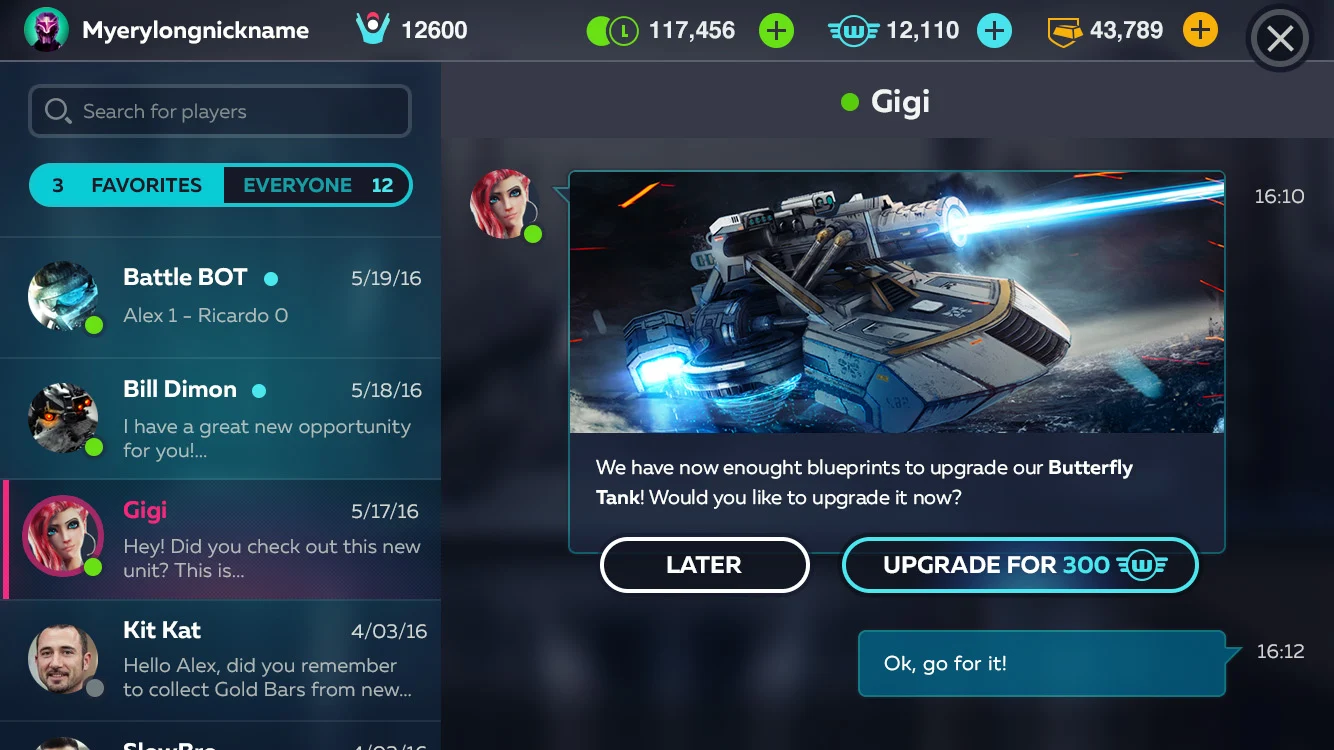Viewport: 1334px width, 750px height.
Task: Click the Search for players field
Action: click(x=220, y=111)
